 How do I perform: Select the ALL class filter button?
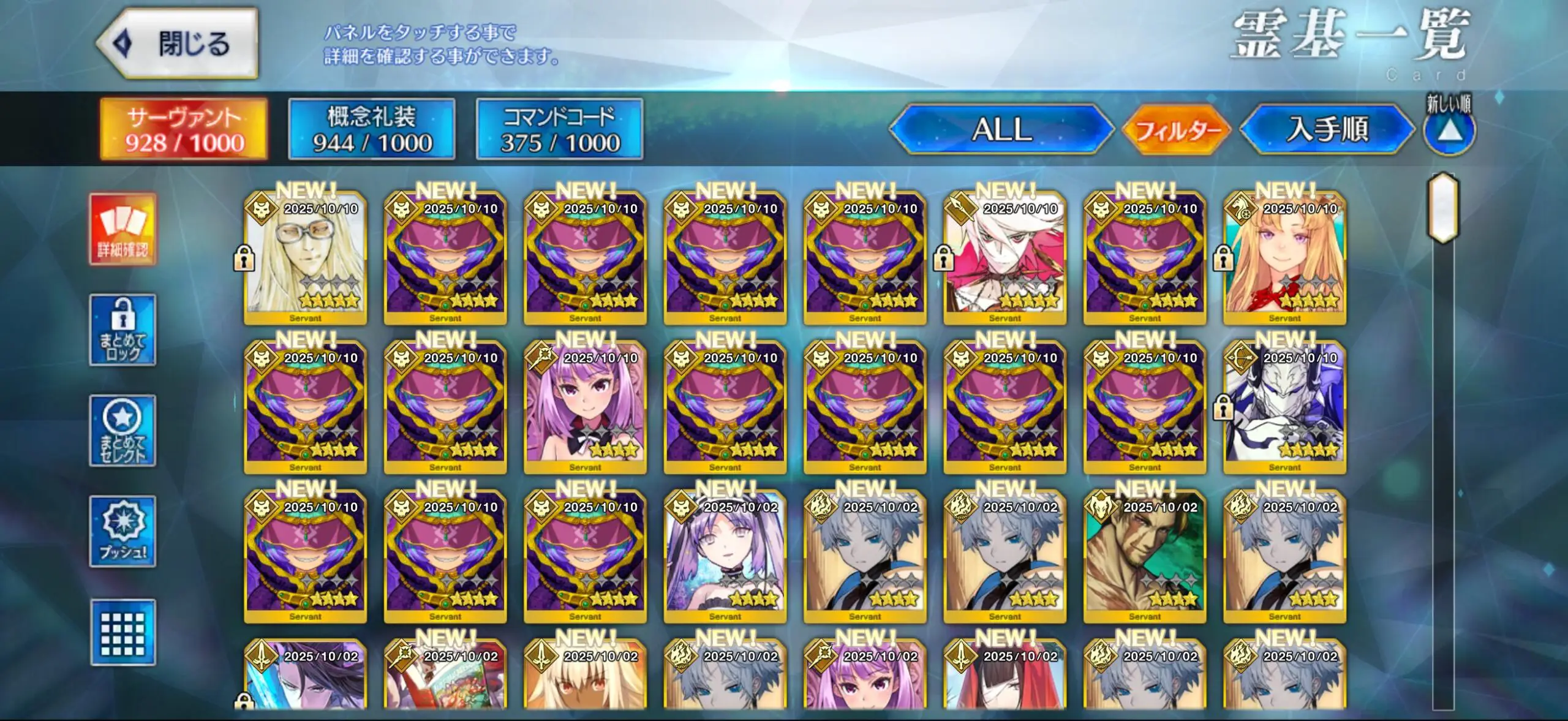coord(1001,129)
